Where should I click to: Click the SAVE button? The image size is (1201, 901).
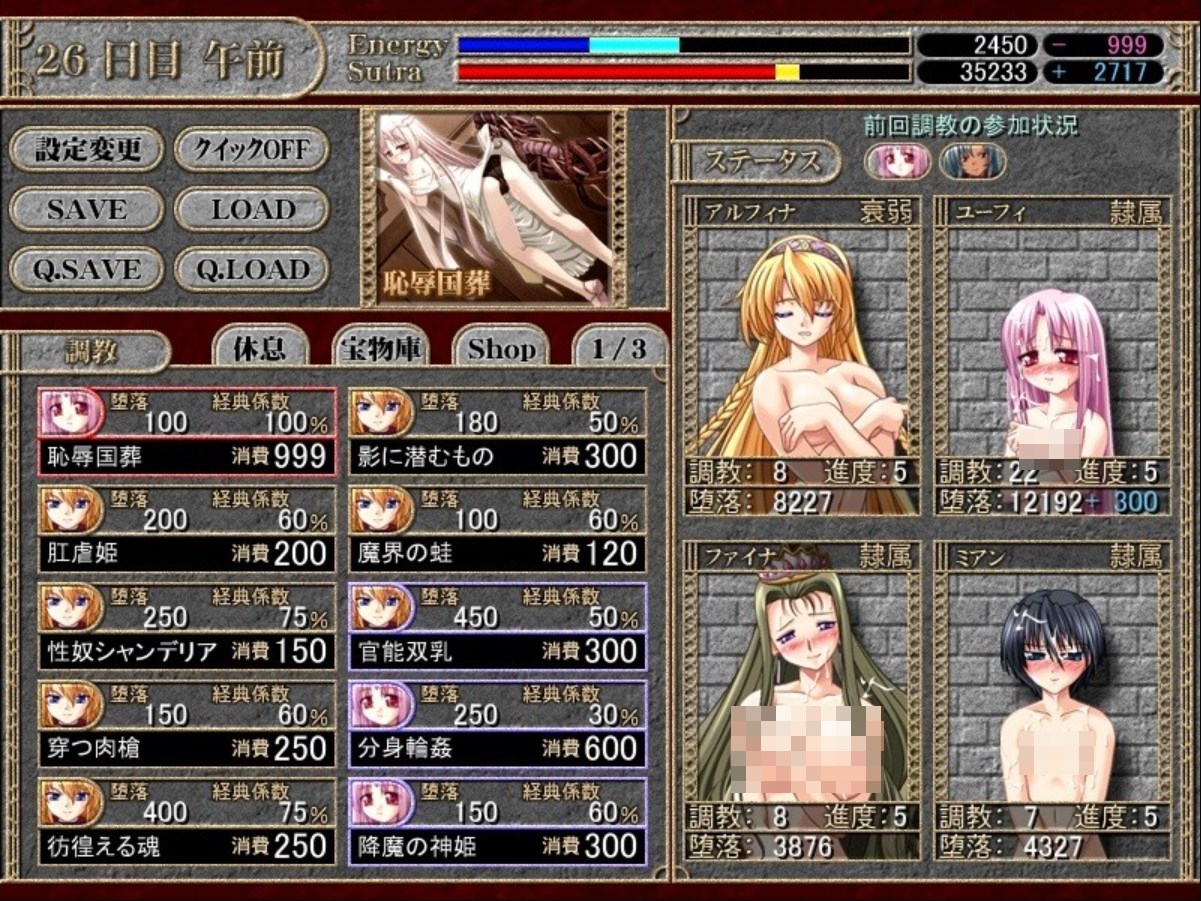pos(86,210)
